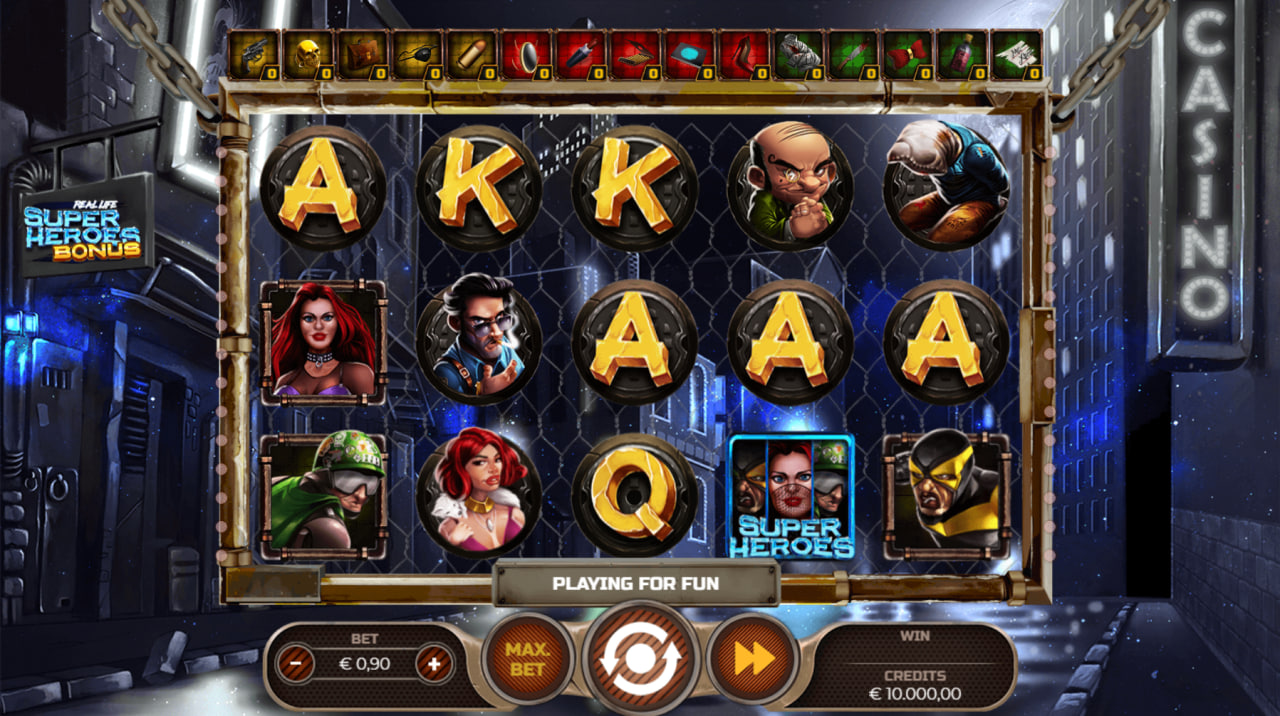1280x716 pixels.
Task: Decrease the bet with the minus button
Action: click(296, 664)
